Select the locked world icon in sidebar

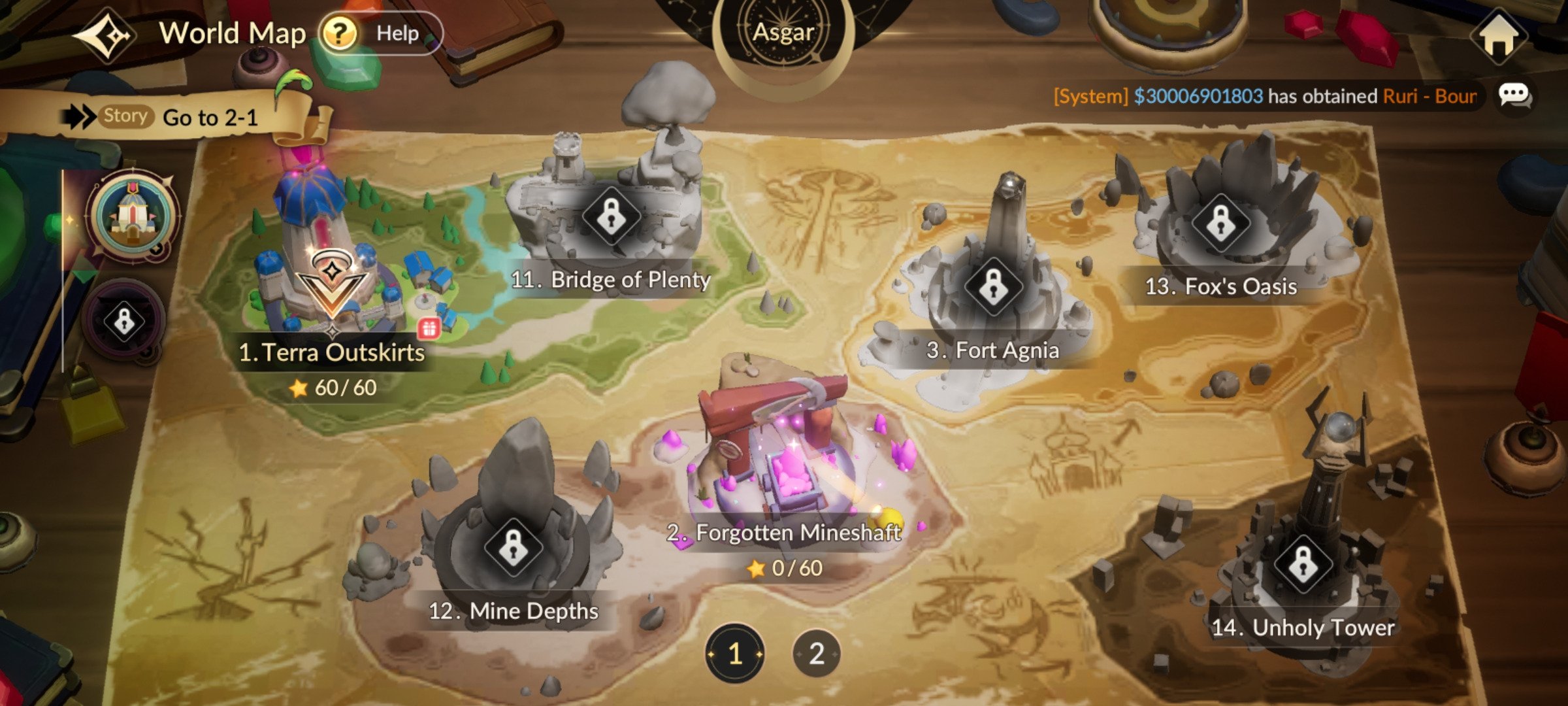[124, 321]
